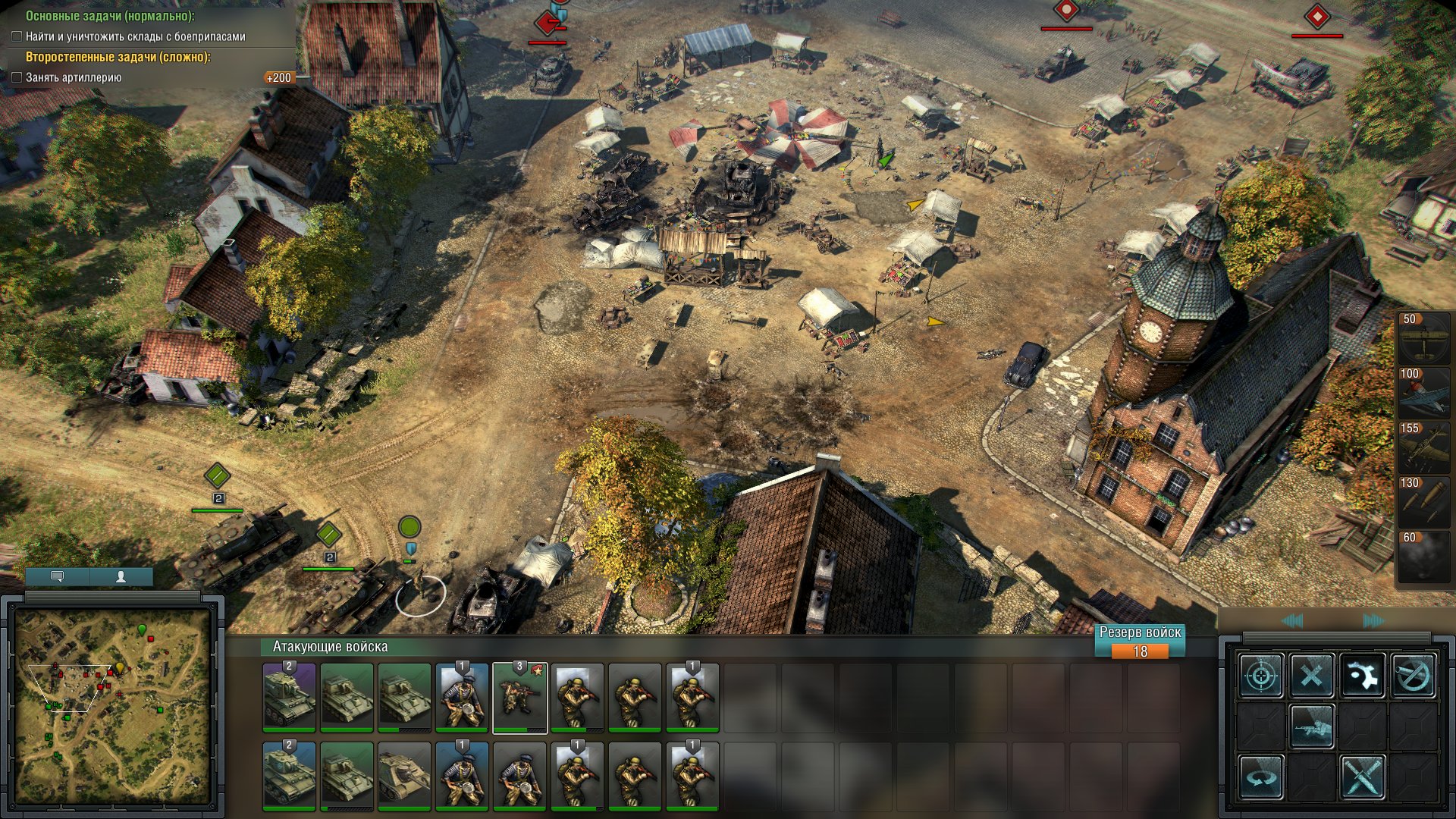
Task: Click the circular arrow rotate command
Action: [x=1261, y=777]
